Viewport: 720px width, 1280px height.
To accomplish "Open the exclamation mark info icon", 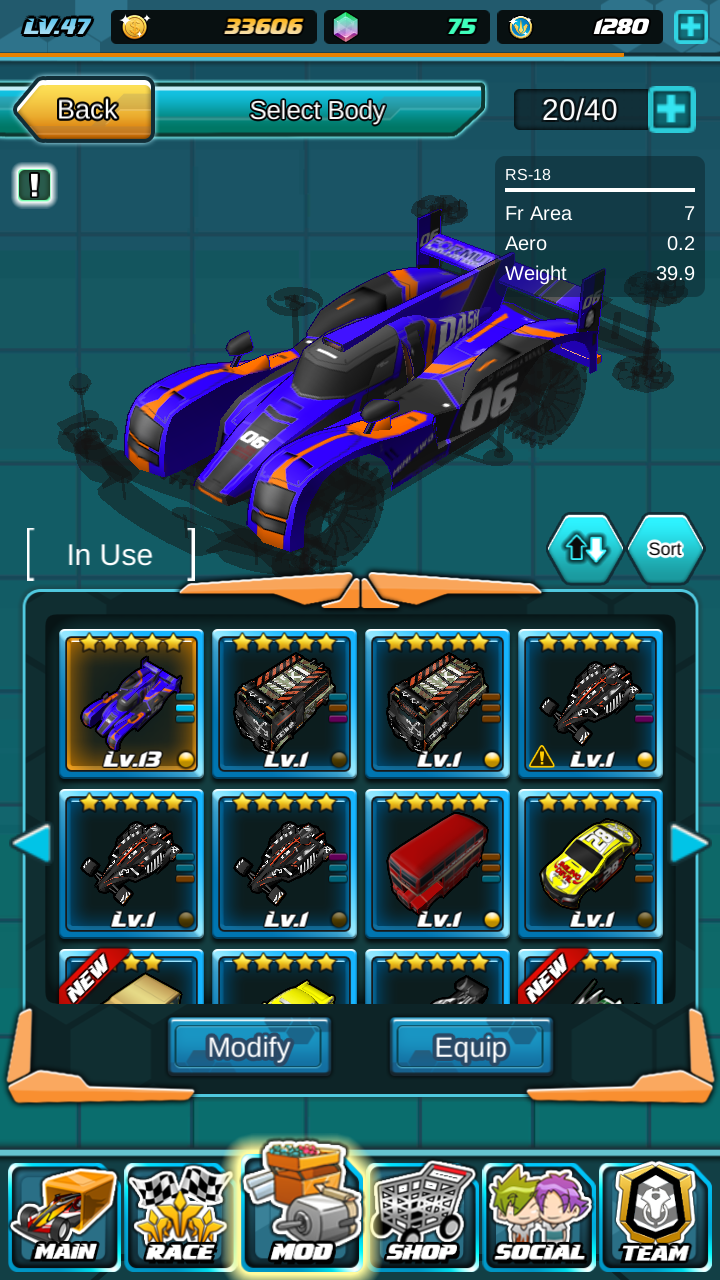I will [x=34, y=185].
